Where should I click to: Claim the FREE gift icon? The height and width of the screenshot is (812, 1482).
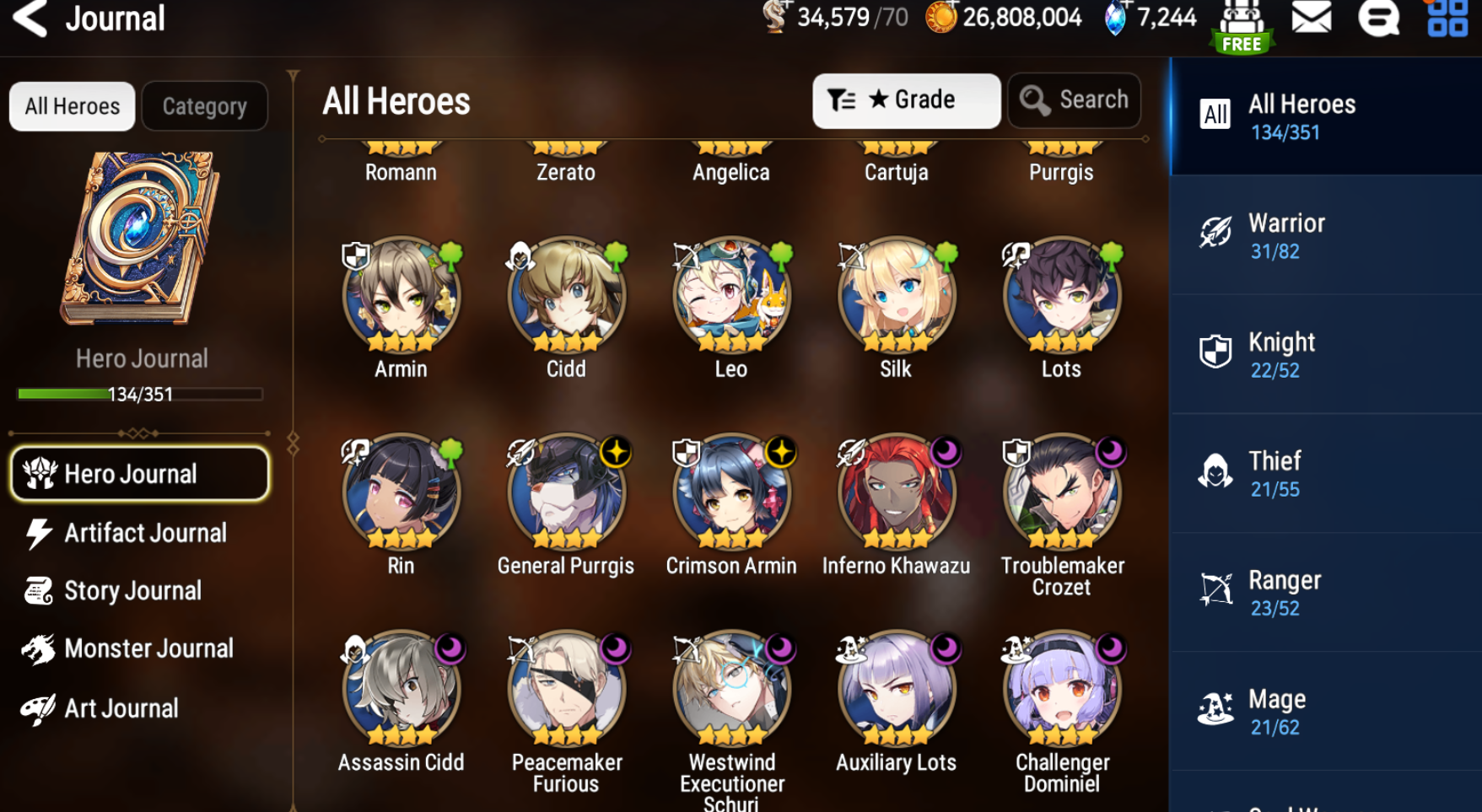(x=1242, y=27)
